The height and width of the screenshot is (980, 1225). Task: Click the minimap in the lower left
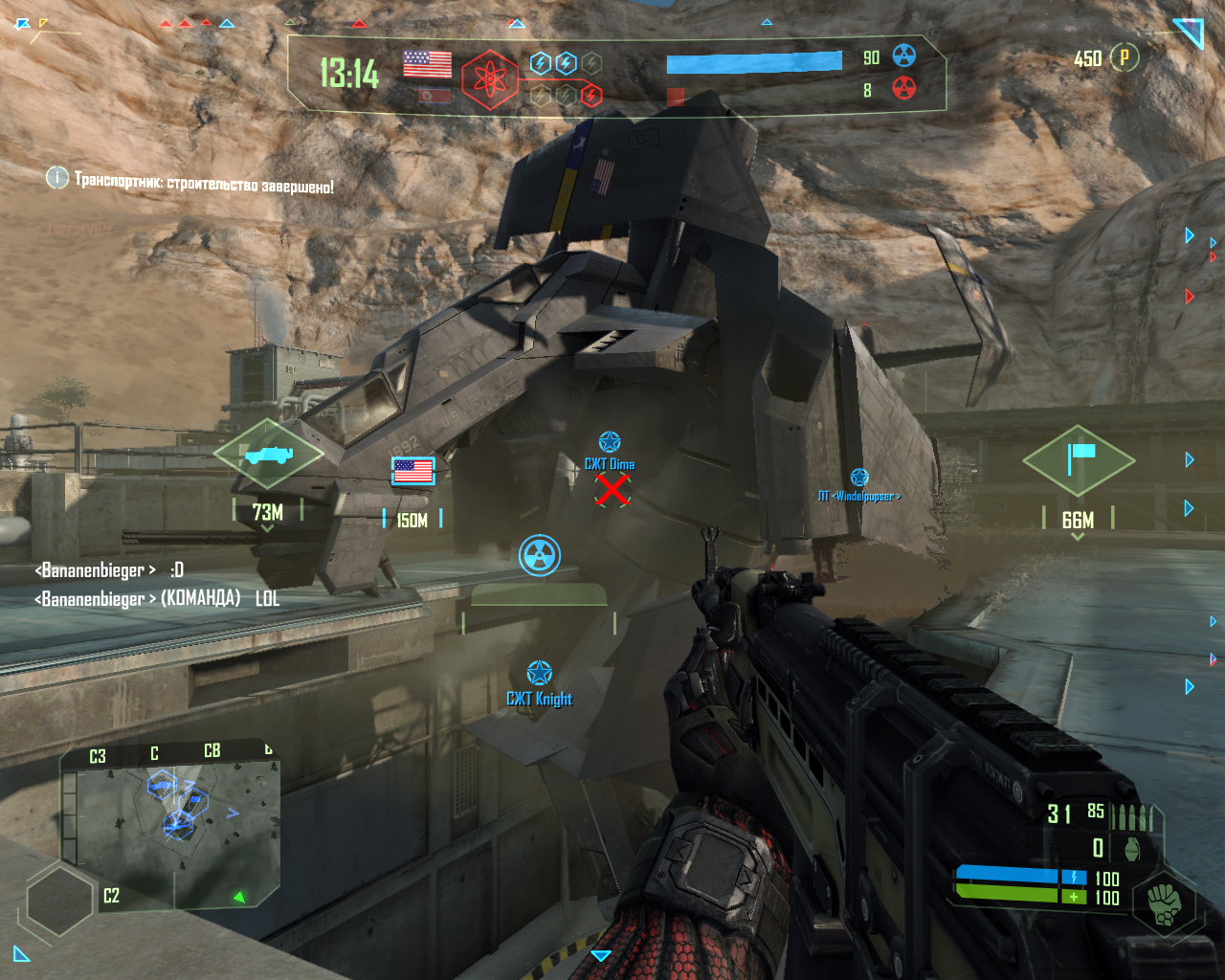pos(172,823)
